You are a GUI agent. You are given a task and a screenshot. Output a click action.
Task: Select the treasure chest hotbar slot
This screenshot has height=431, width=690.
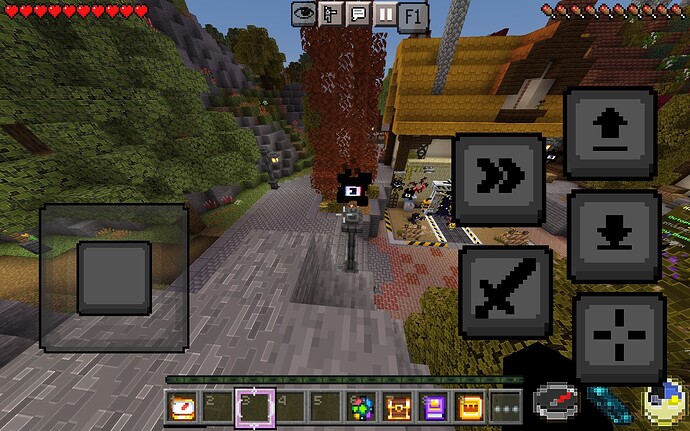[x=397, y=408]
